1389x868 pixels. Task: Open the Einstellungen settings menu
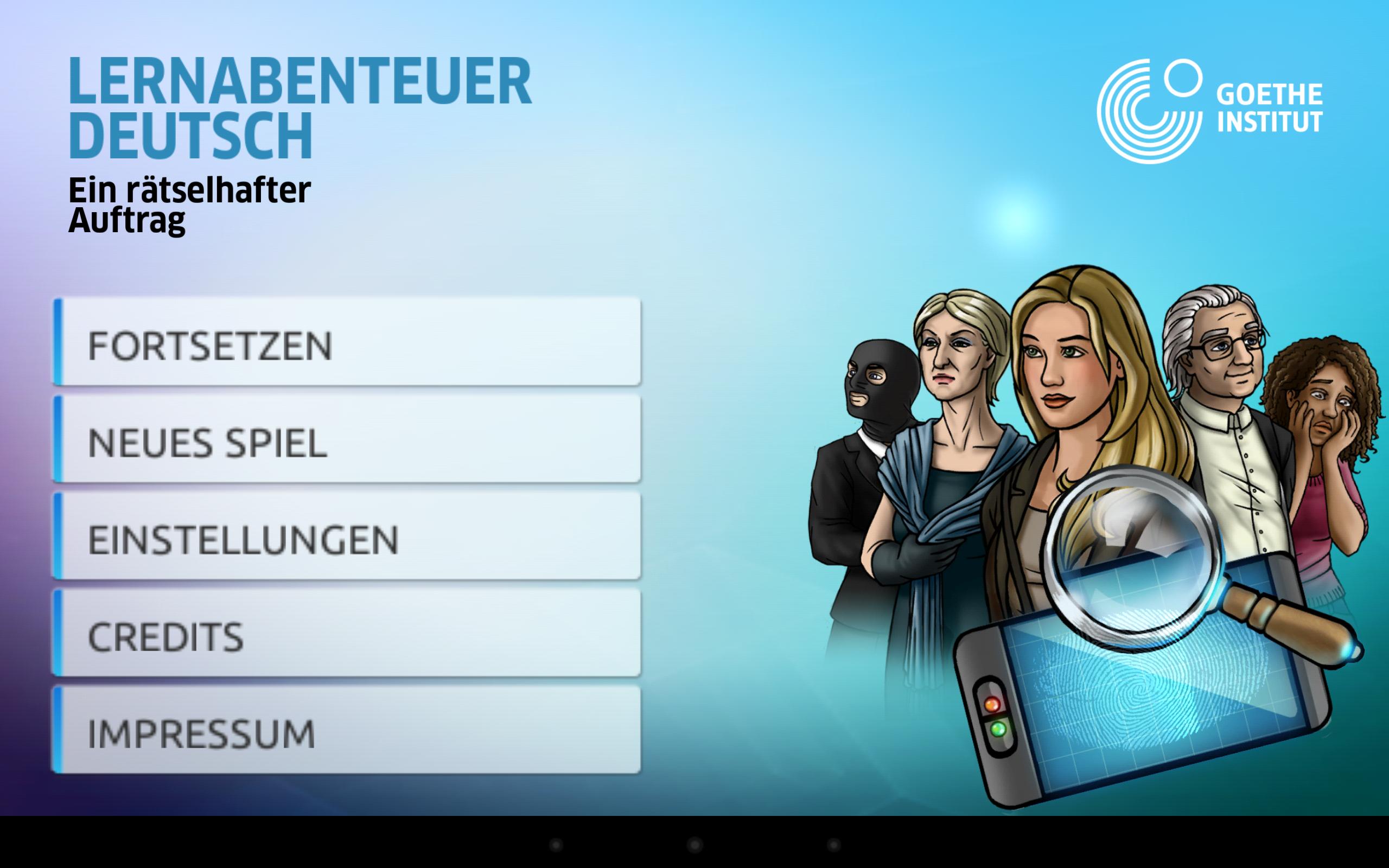pos(347,537)
